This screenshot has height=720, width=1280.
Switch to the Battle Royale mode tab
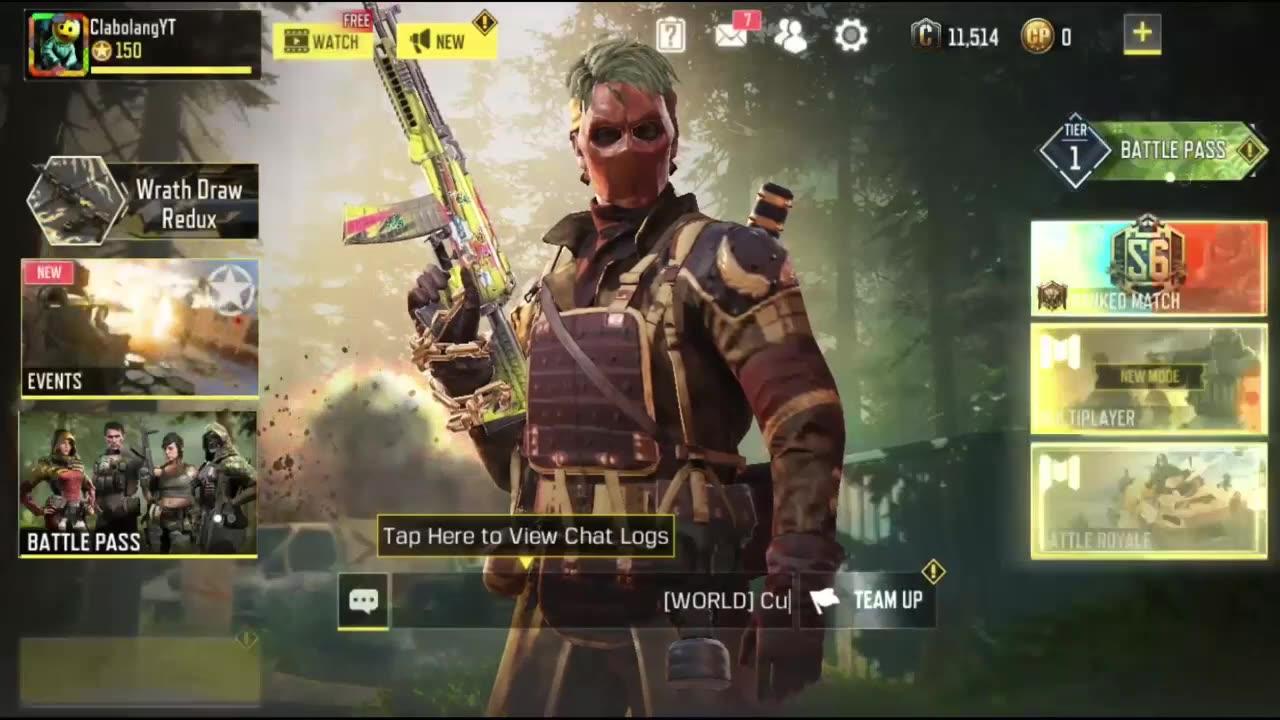pyautogui.click(x=1148, y=500)
